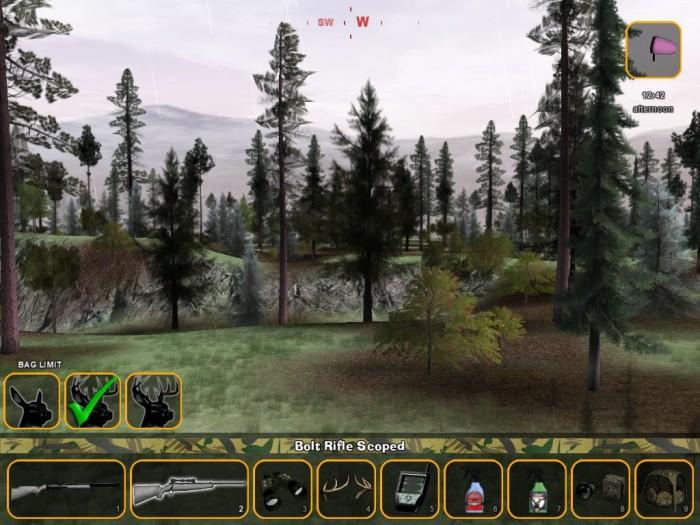700x525 pixels.
Task: Click the doe bag limit icon
Action: click(31, 402)
